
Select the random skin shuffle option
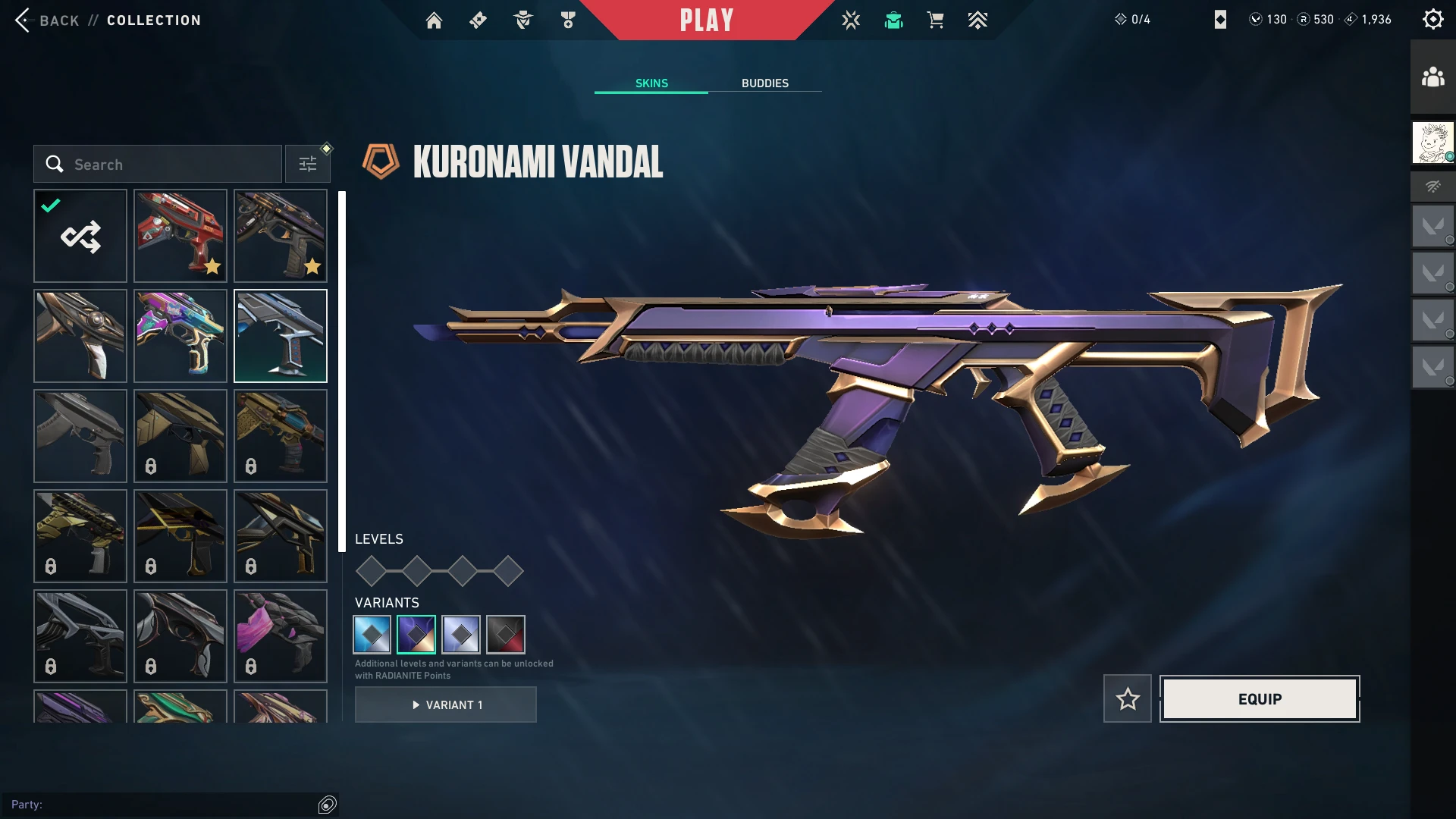(x=80, y=236)
